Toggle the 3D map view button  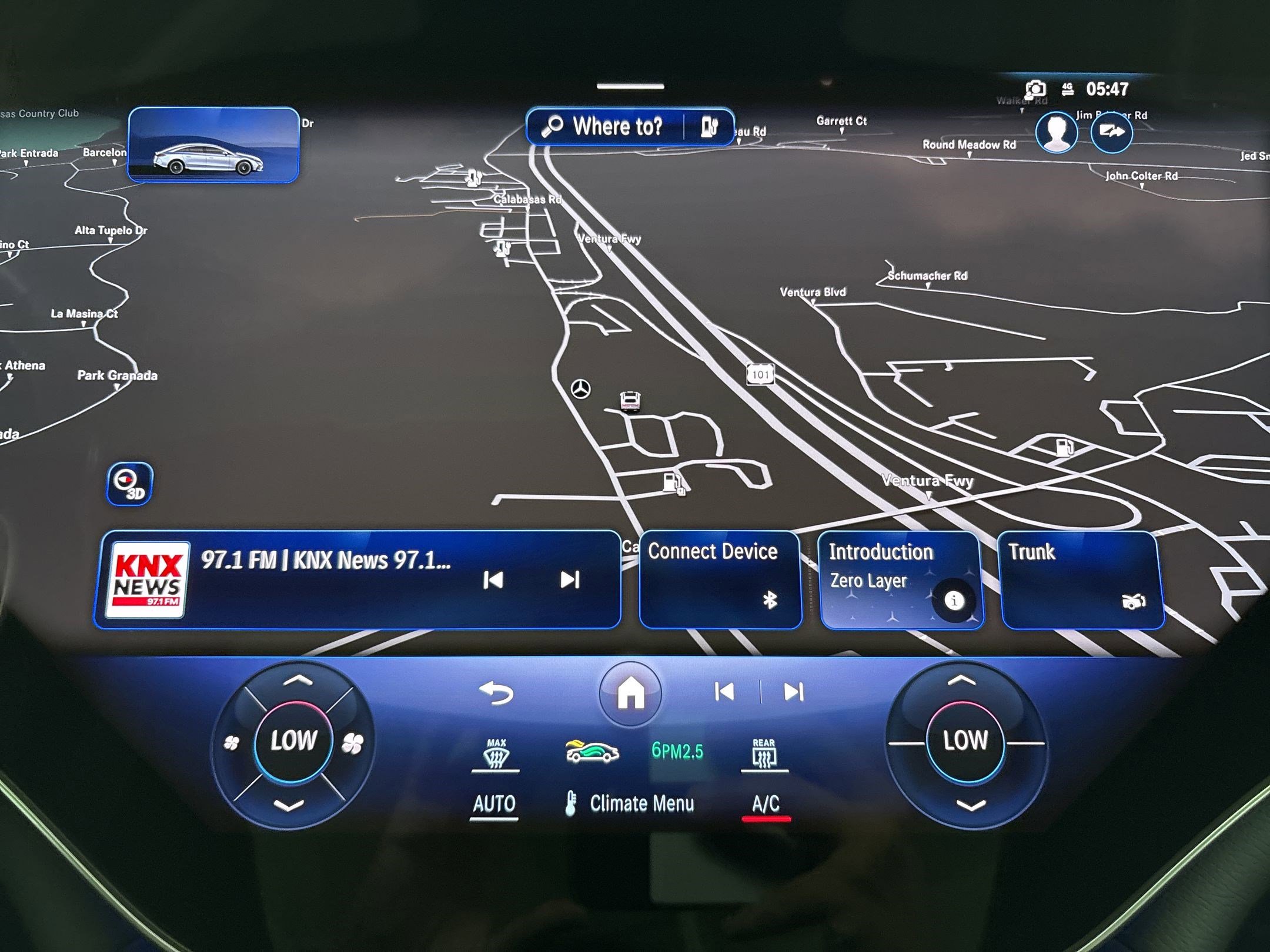click(x=129, y=484)
